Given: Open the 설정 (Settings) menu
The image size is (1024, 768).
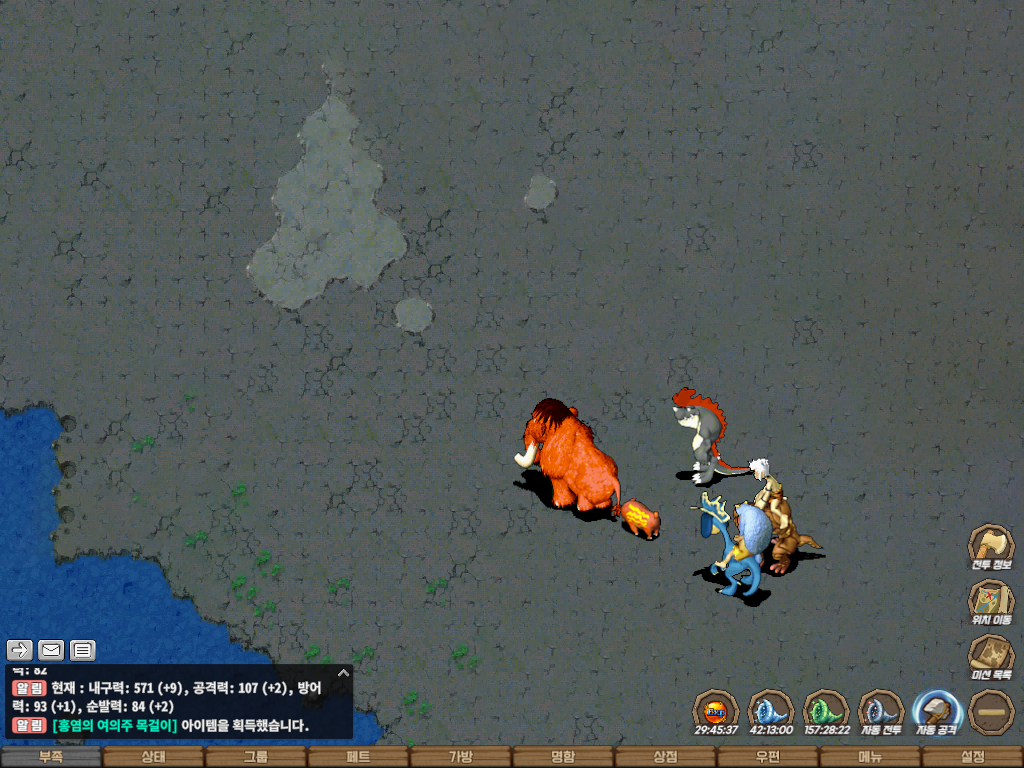Looking at the screenshot, I should pyautogui.click(x=972, y=757).
